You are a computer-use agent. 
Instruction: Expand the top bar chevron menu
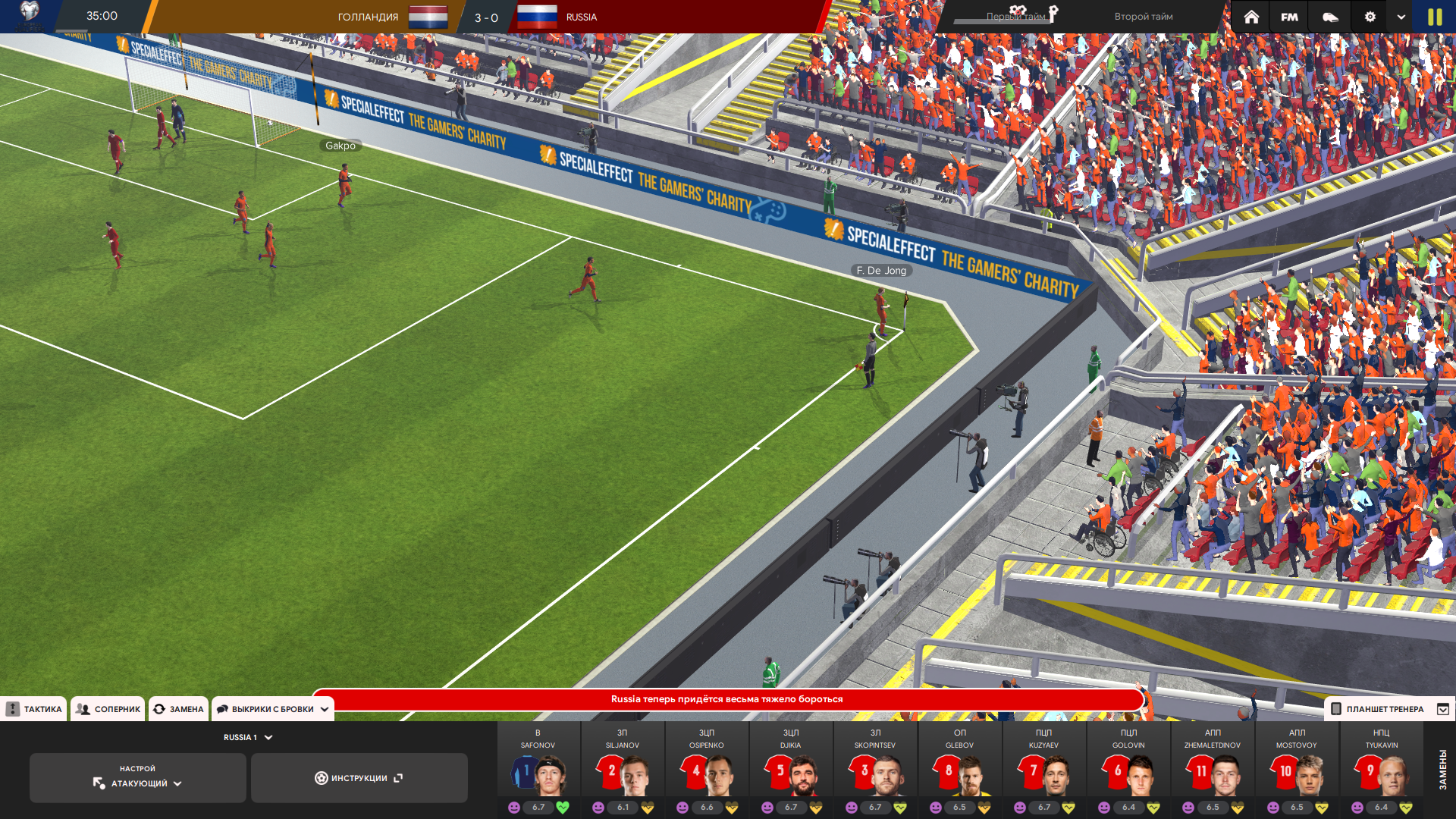[1401, 17]
